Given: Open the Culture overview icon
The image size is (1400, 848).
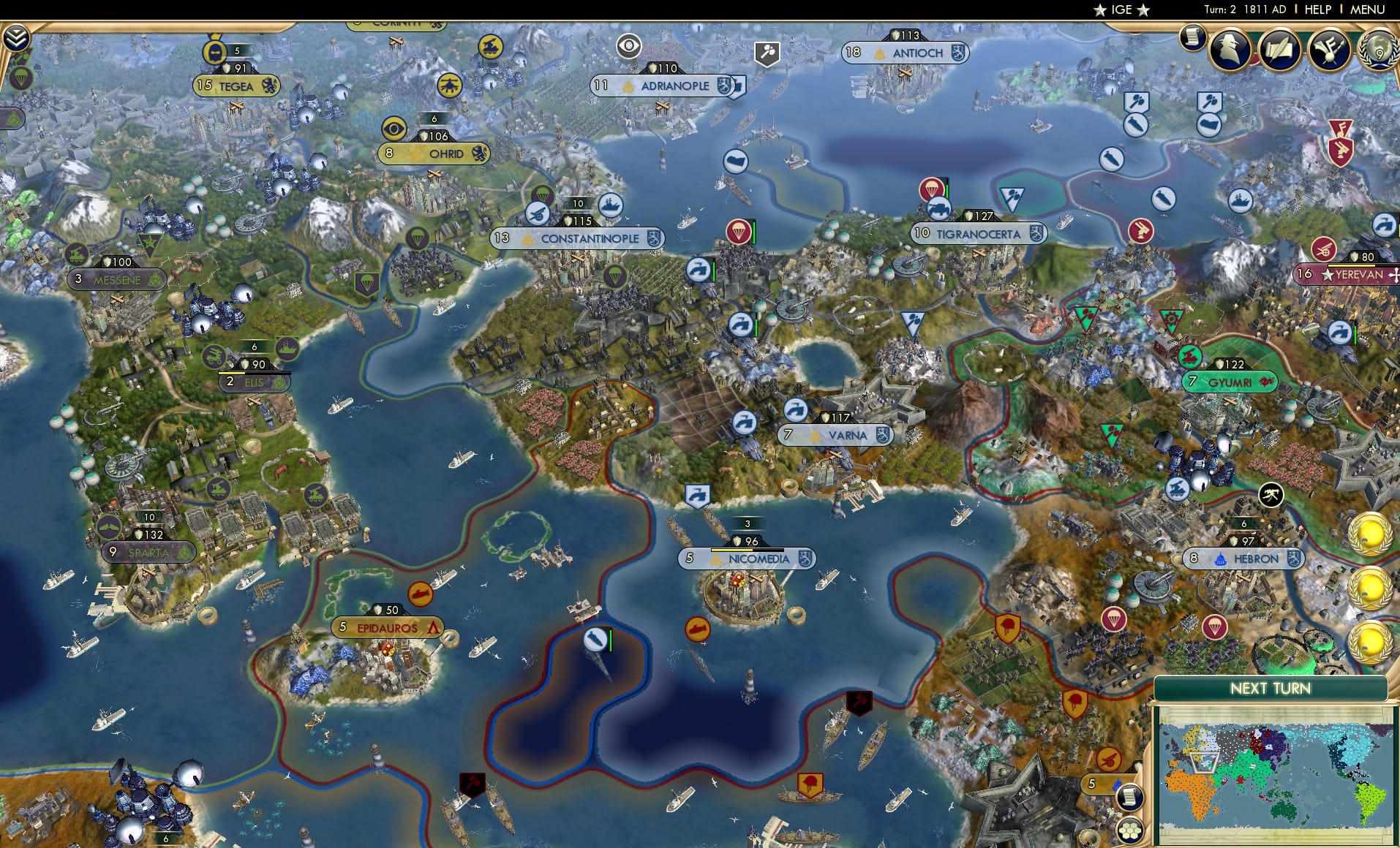Looking at the screenshot, I should tap(1328, 50).
